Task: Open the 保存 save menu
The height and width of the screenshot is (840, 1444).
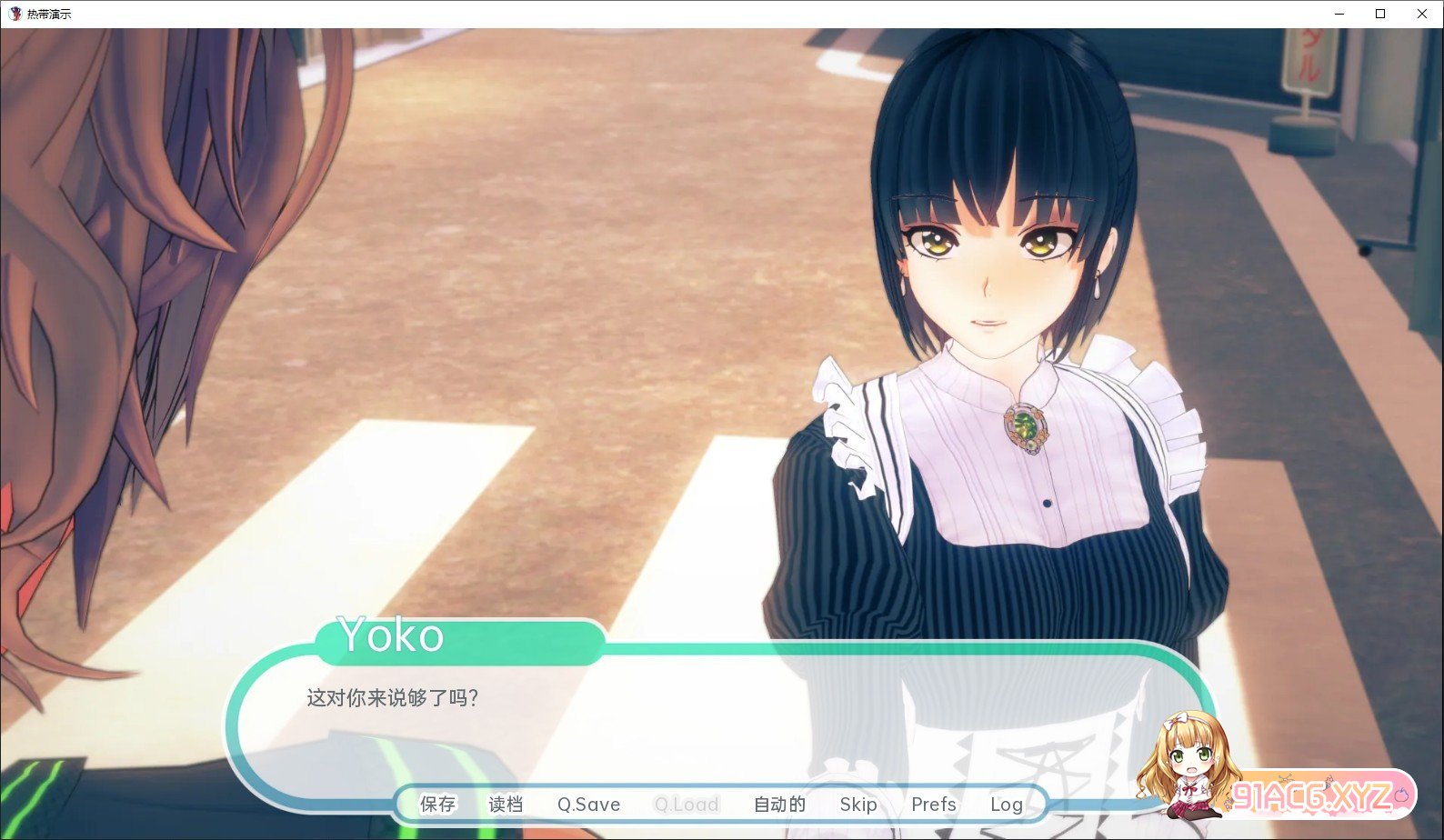Action: coord(437,805)
